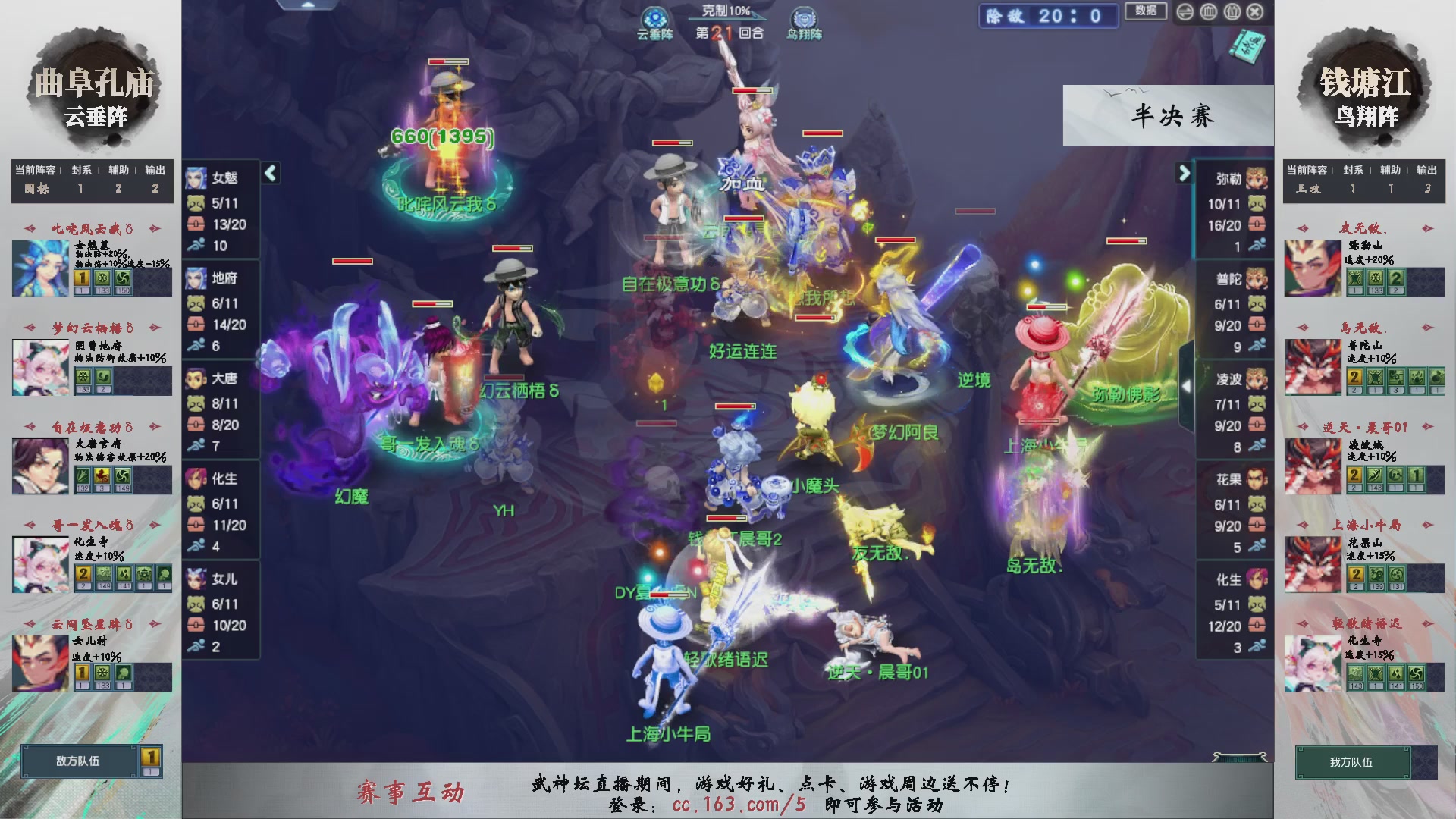
Task: Click the bag icon beside the close button
Action: (1232, 12)
